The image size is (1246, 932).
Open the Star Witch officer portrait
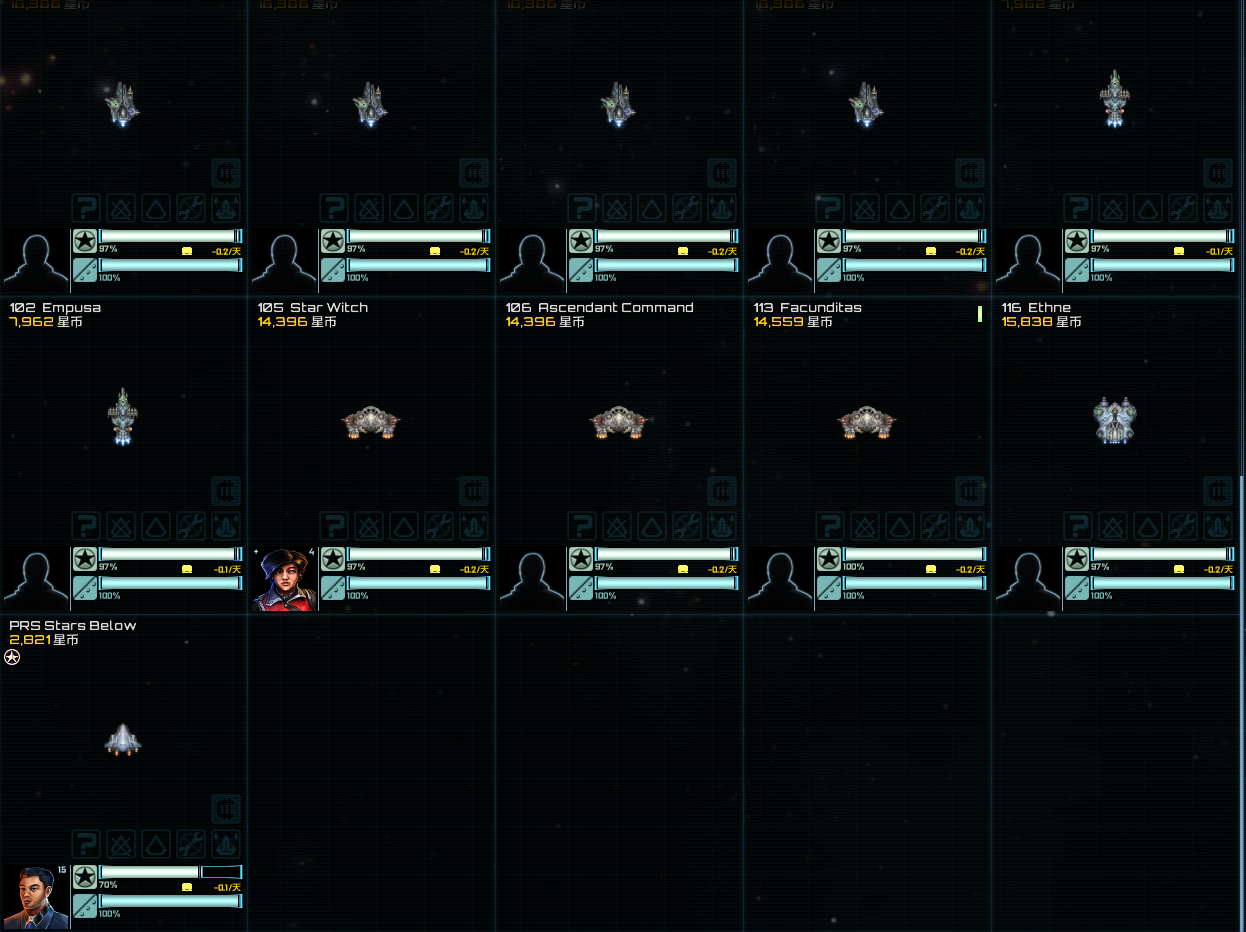[285, 579]
